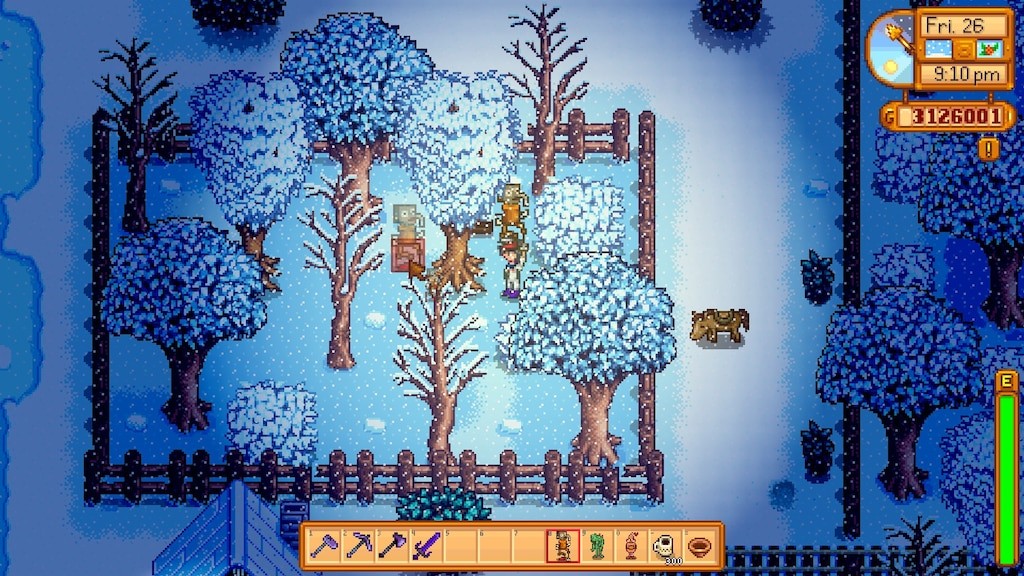The image size is (1024, 576).
Task: Choose the brown clay bowl slot
Action: click(x=698, y=546)
